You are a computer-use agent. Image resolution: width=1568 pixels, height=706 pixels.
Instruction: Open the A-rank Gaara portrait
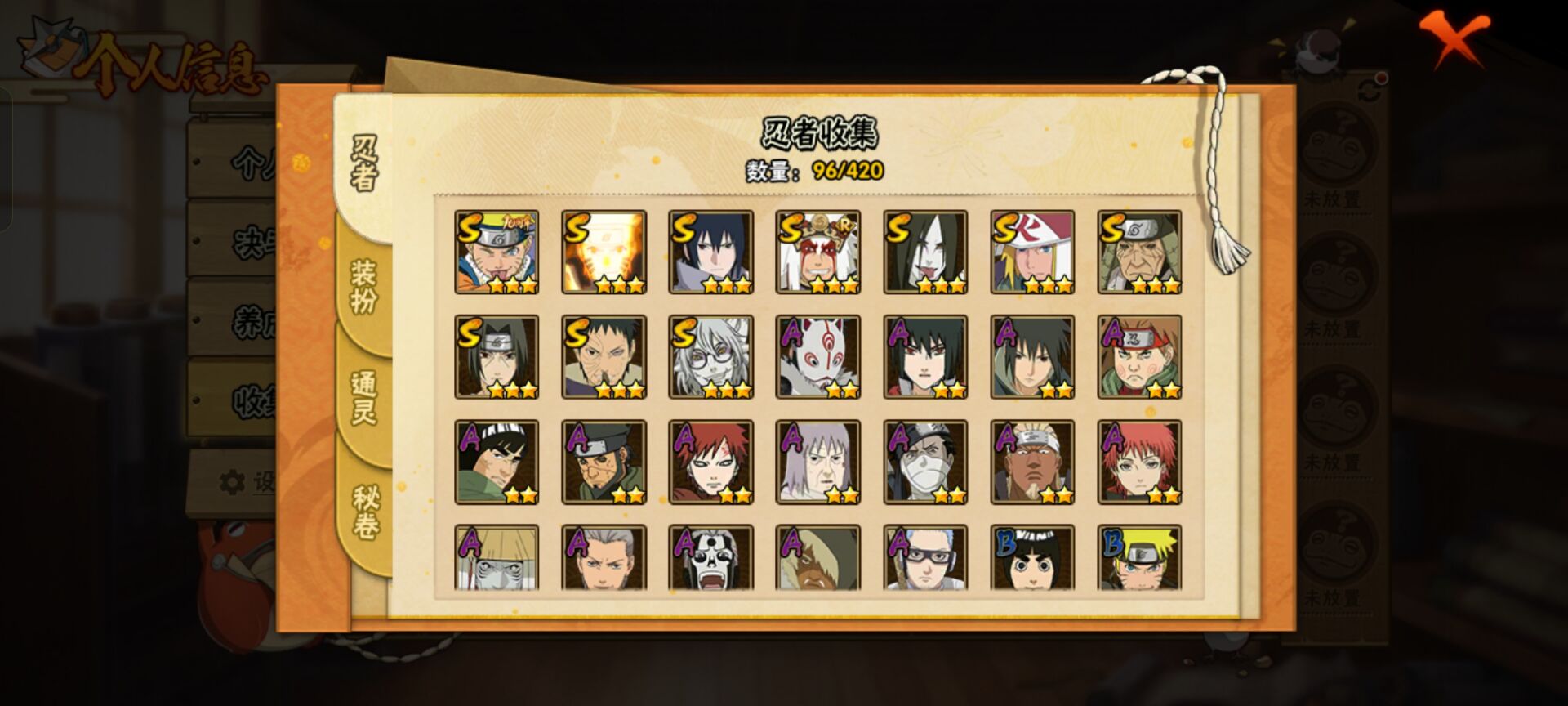click(710, 462)
